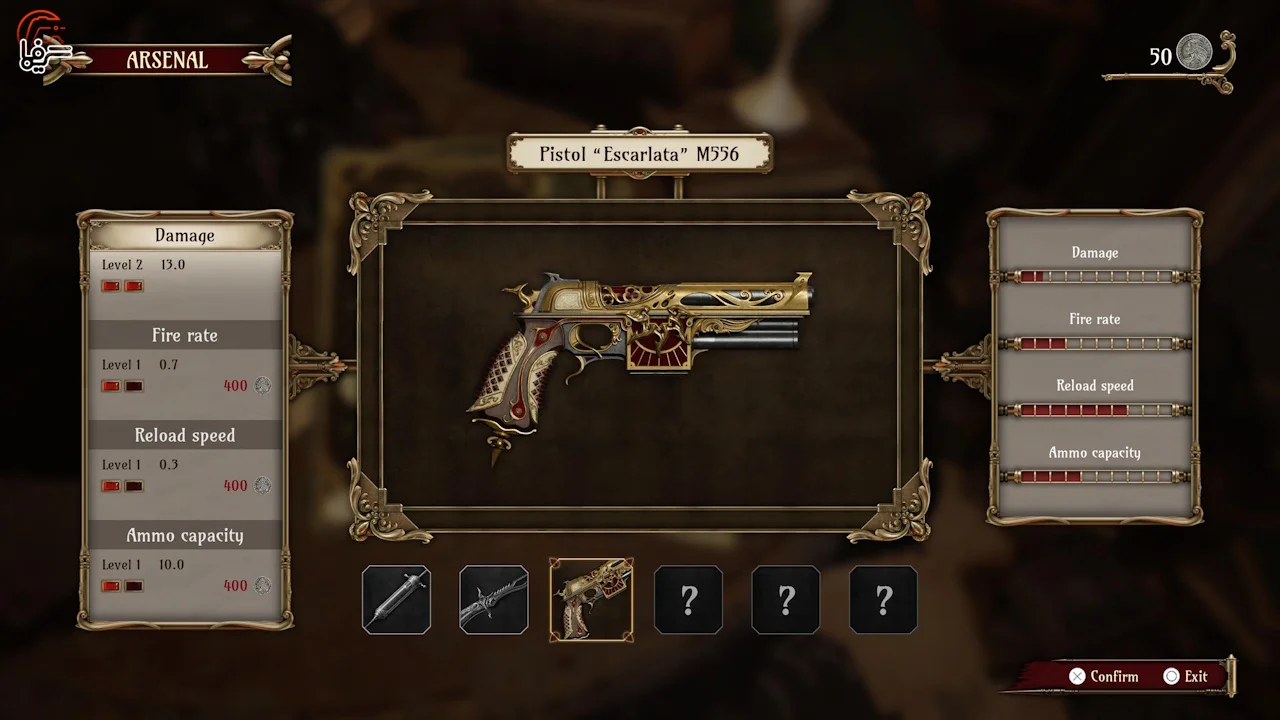
Task: Choose the blade weapon slot
Action: click(x=494, y=600)
